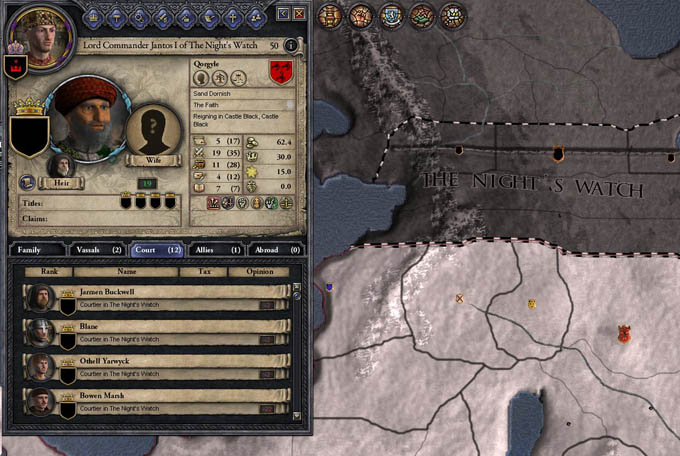Open the Vassals tab
The height and width of the screenshot is (456, 680).
(x=97, y=249)
